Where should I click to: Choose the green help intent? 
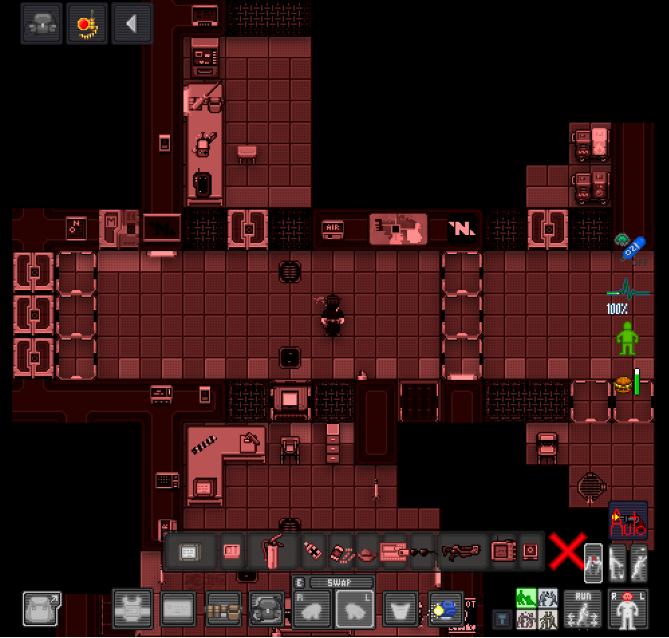click(x=525, y=598)
